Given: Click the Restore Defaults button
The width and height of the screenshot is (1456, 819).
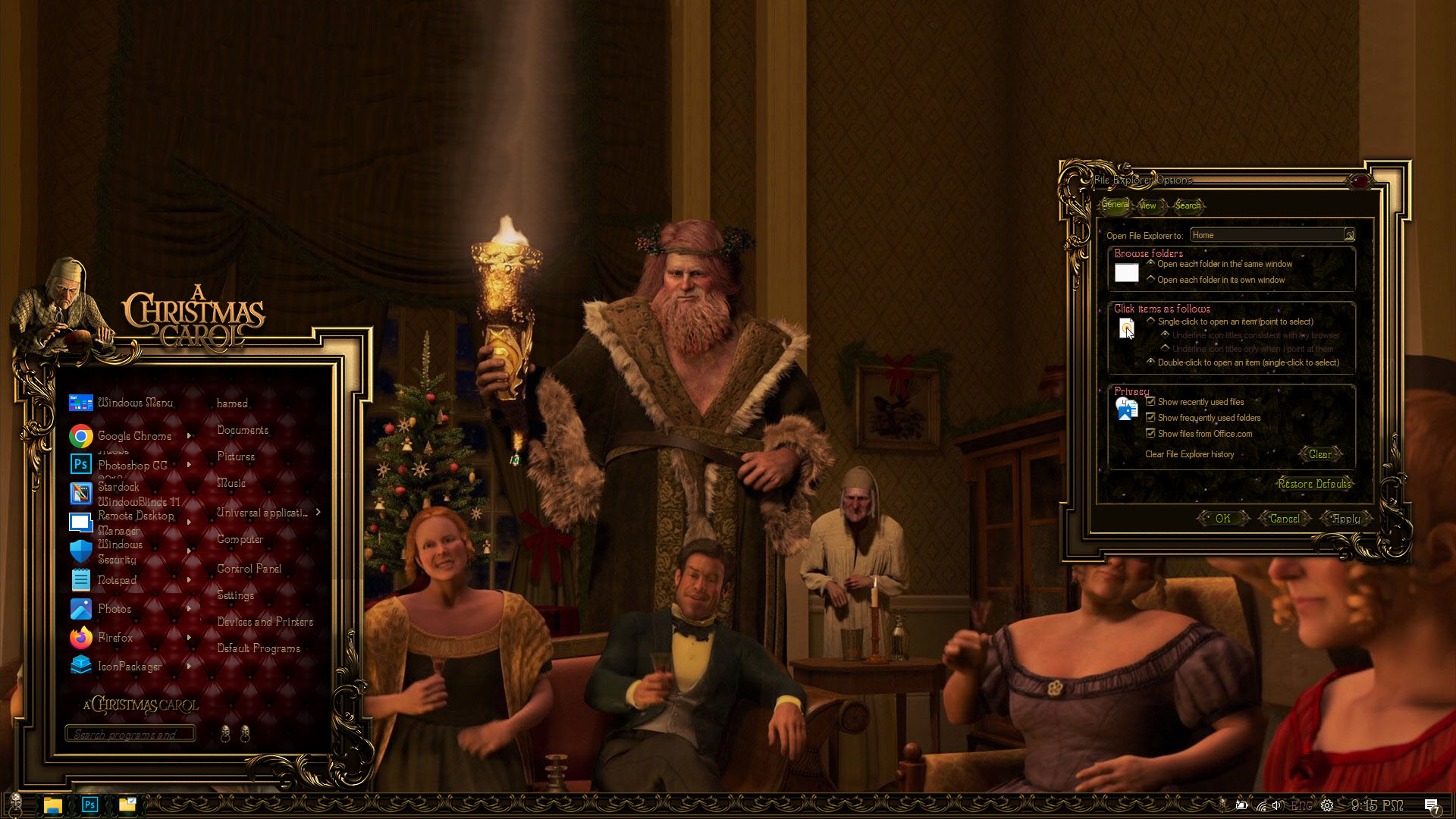Looking at the screenshot, I should coord(1314,484).
